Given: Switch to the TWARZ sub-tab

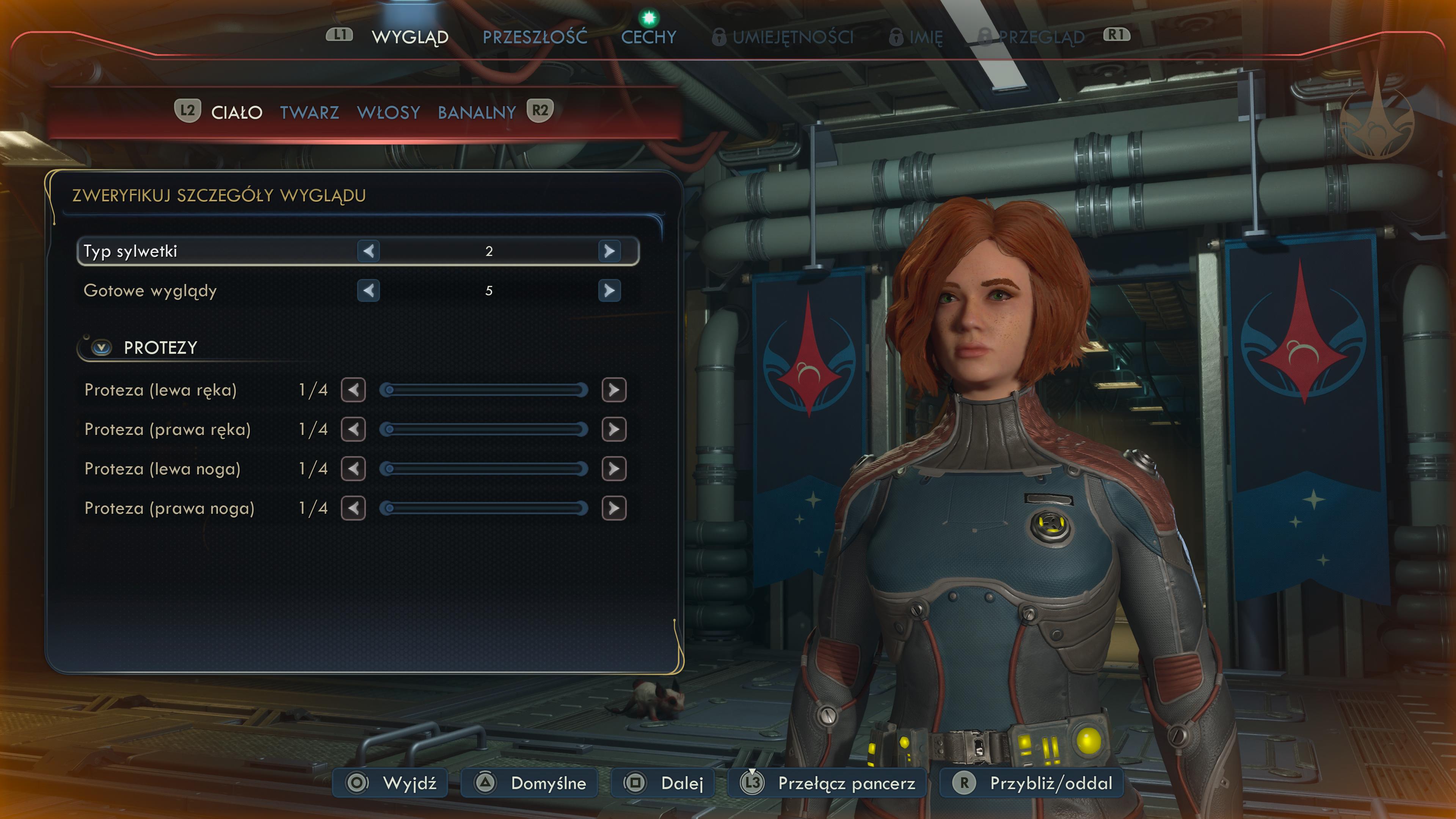Looking at the screenshot, I should (309, 113).
